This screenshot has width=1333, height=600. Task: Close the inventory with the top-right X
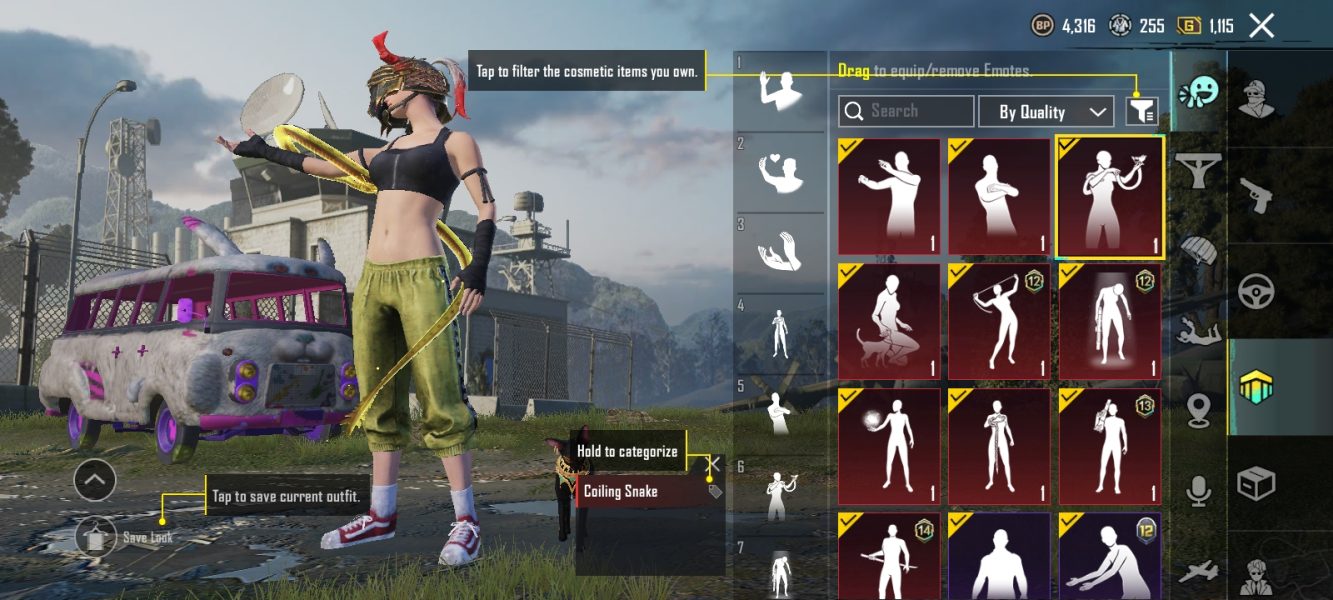point(1262,26)
